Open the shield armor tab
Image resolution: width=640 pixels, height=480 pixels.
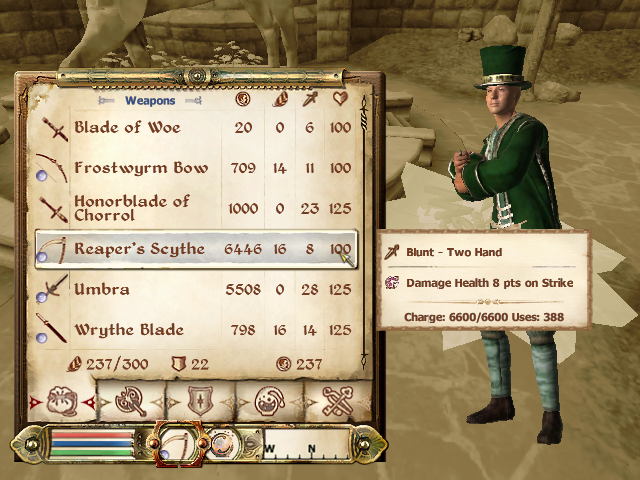pos(201,401)
